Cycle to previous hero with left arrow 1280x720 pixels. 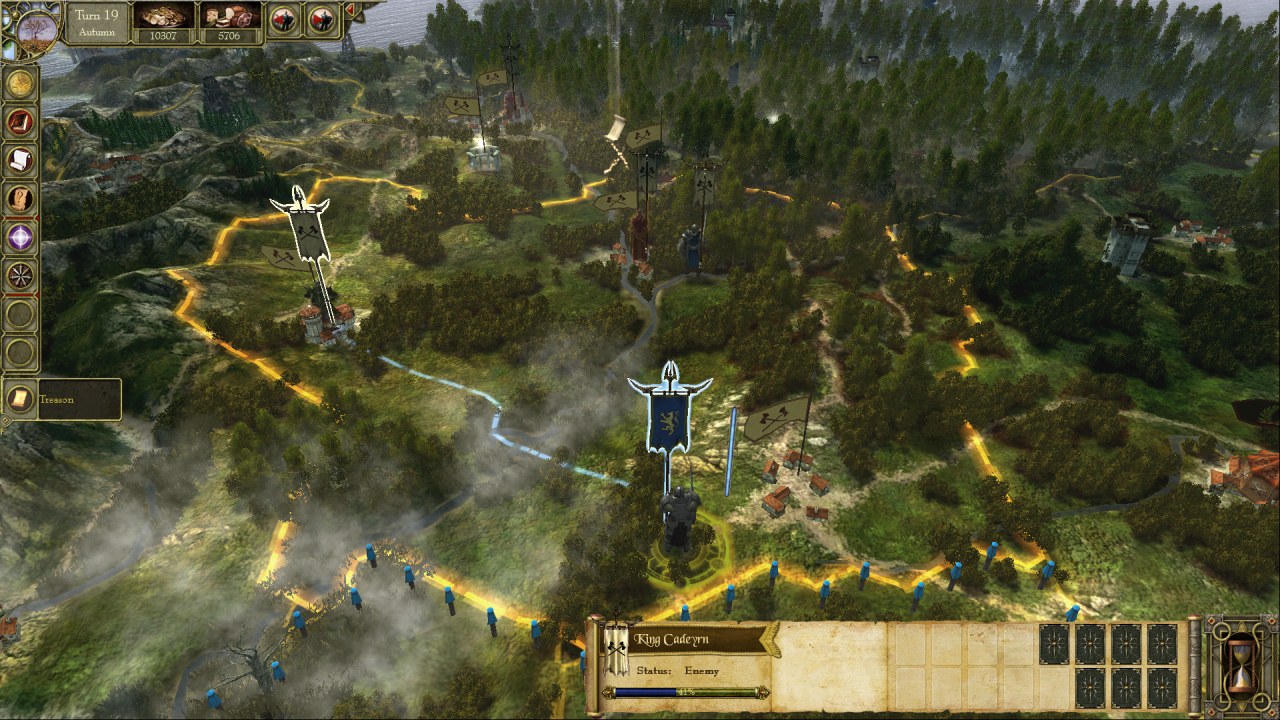pyautogui.click(x=284, y=19)
